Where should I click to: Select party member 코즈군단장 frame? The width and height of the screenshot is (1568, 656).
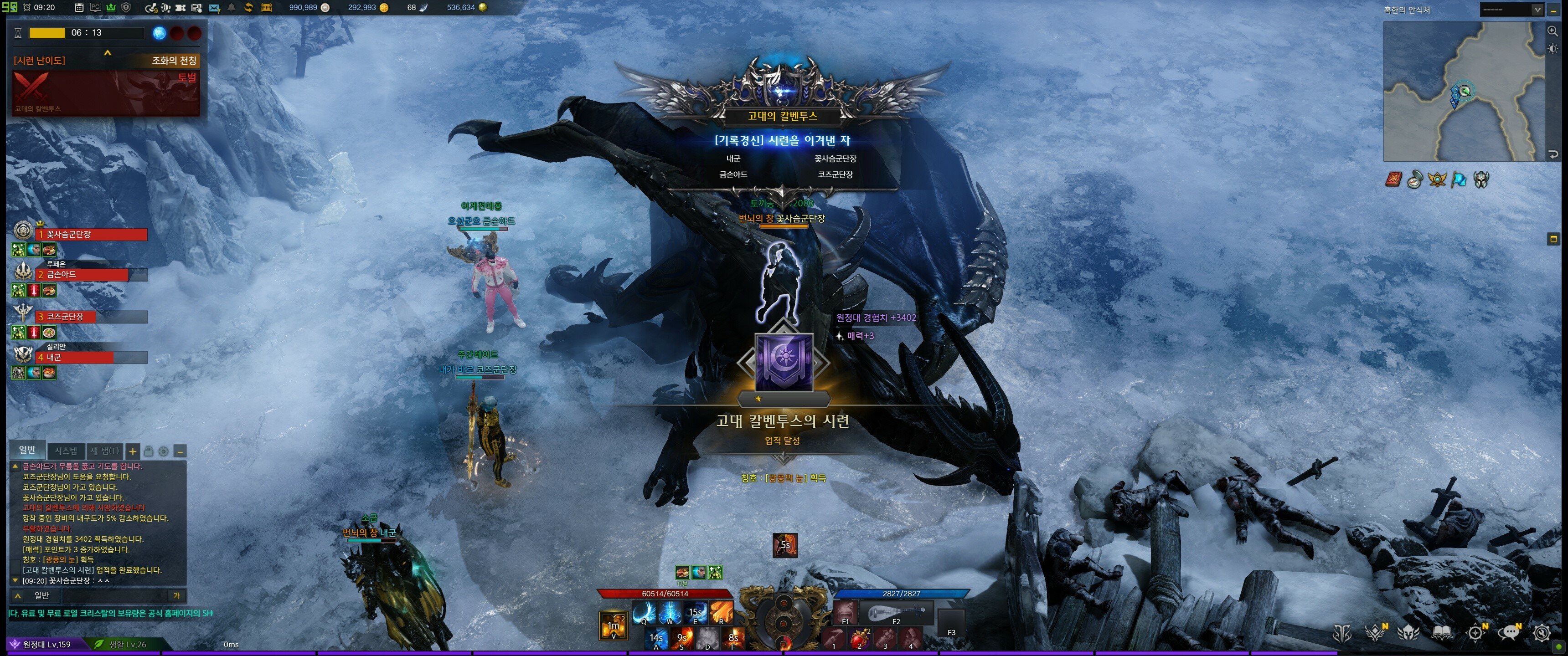tap(91, 317)
